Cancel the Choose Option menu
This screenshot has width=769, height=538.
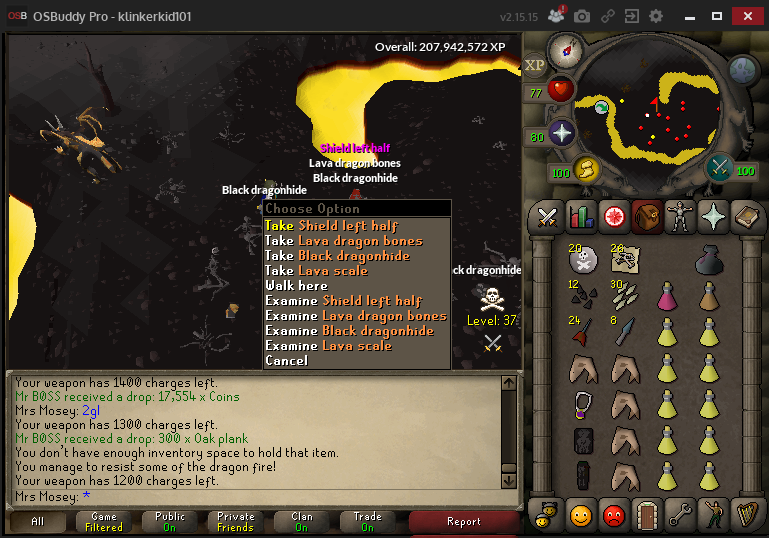tap(286, 361)
